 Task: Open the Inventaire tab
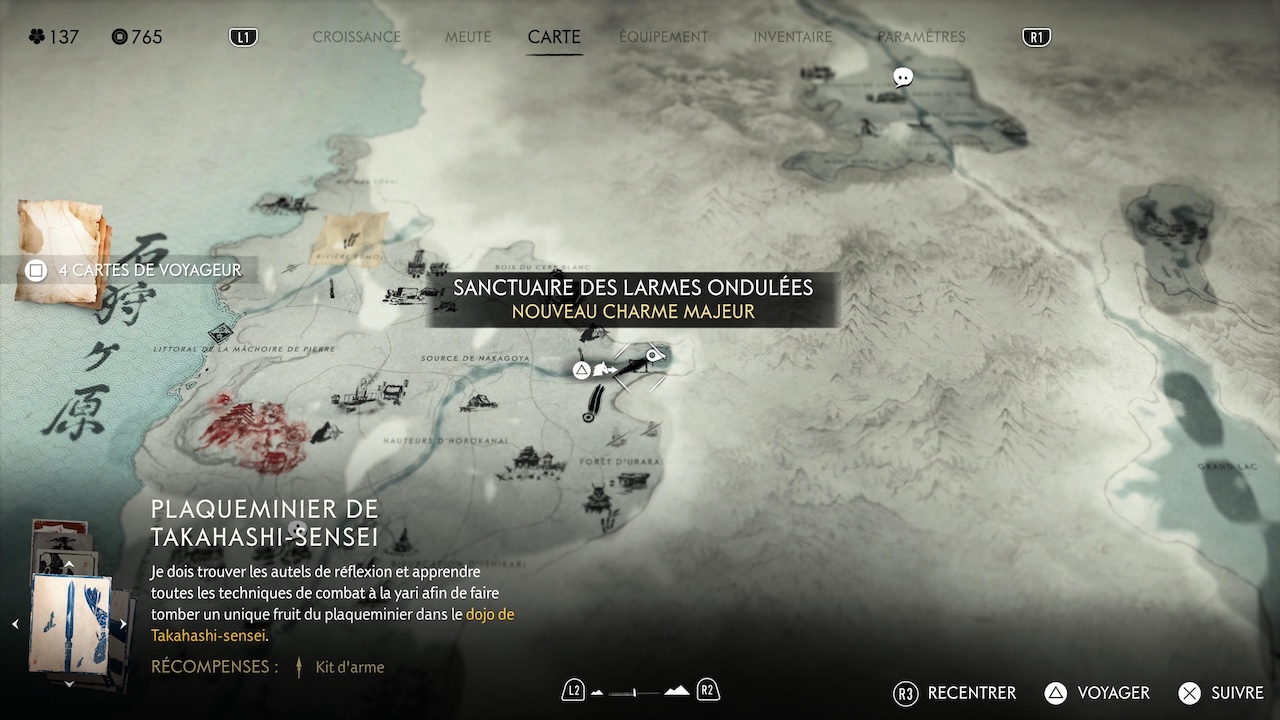792,37
